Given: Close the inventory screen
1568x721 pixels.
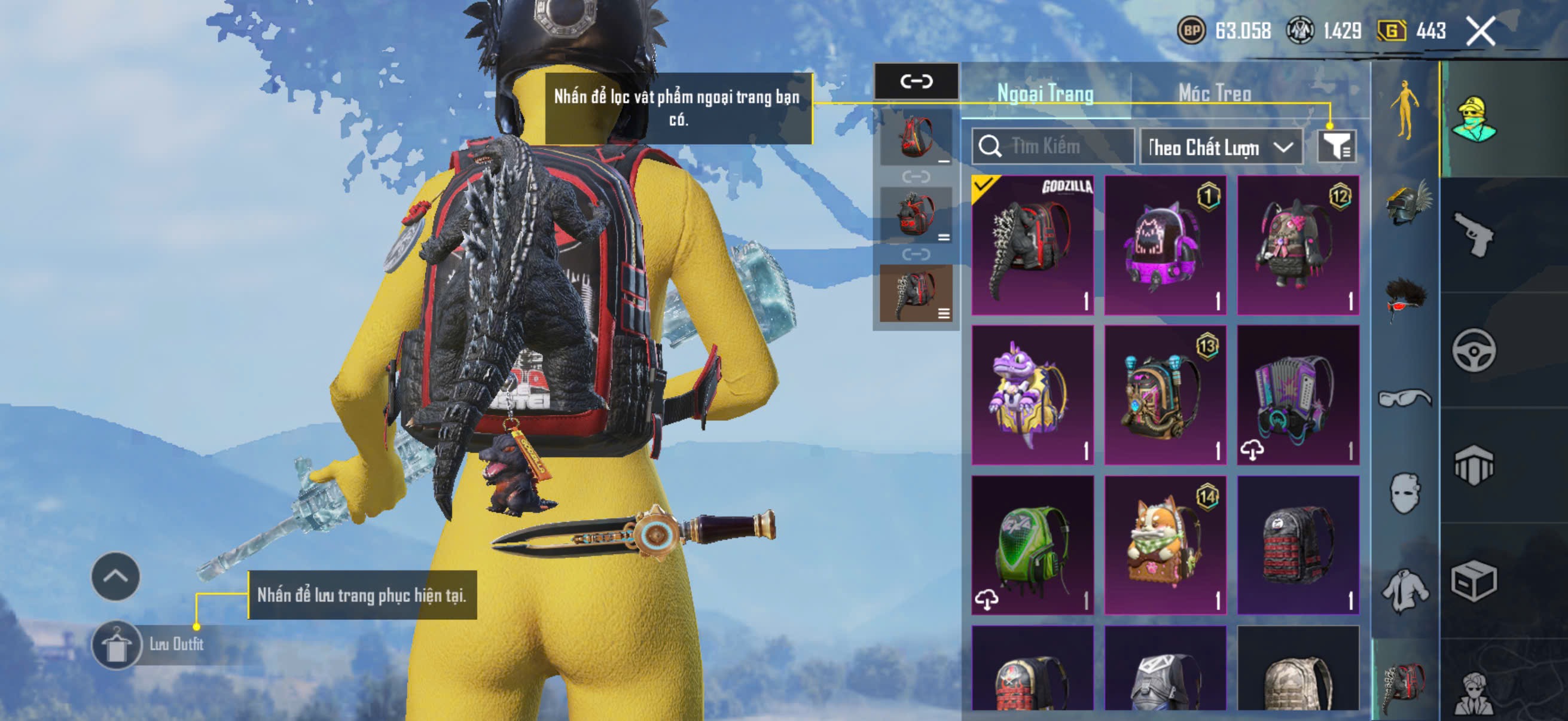Looking at the screenshot, I should [1479, 31].
